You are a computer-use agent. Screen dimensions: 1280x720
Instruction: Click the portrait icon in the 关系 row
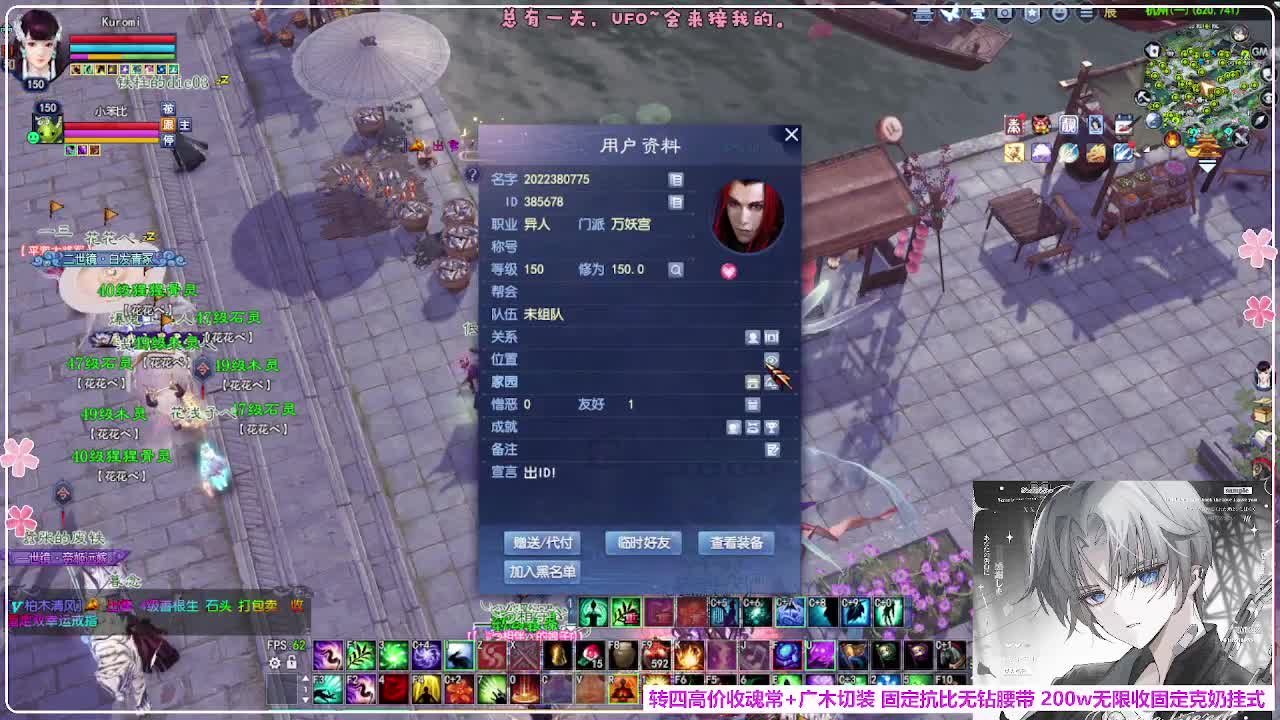tap(752, 337)
